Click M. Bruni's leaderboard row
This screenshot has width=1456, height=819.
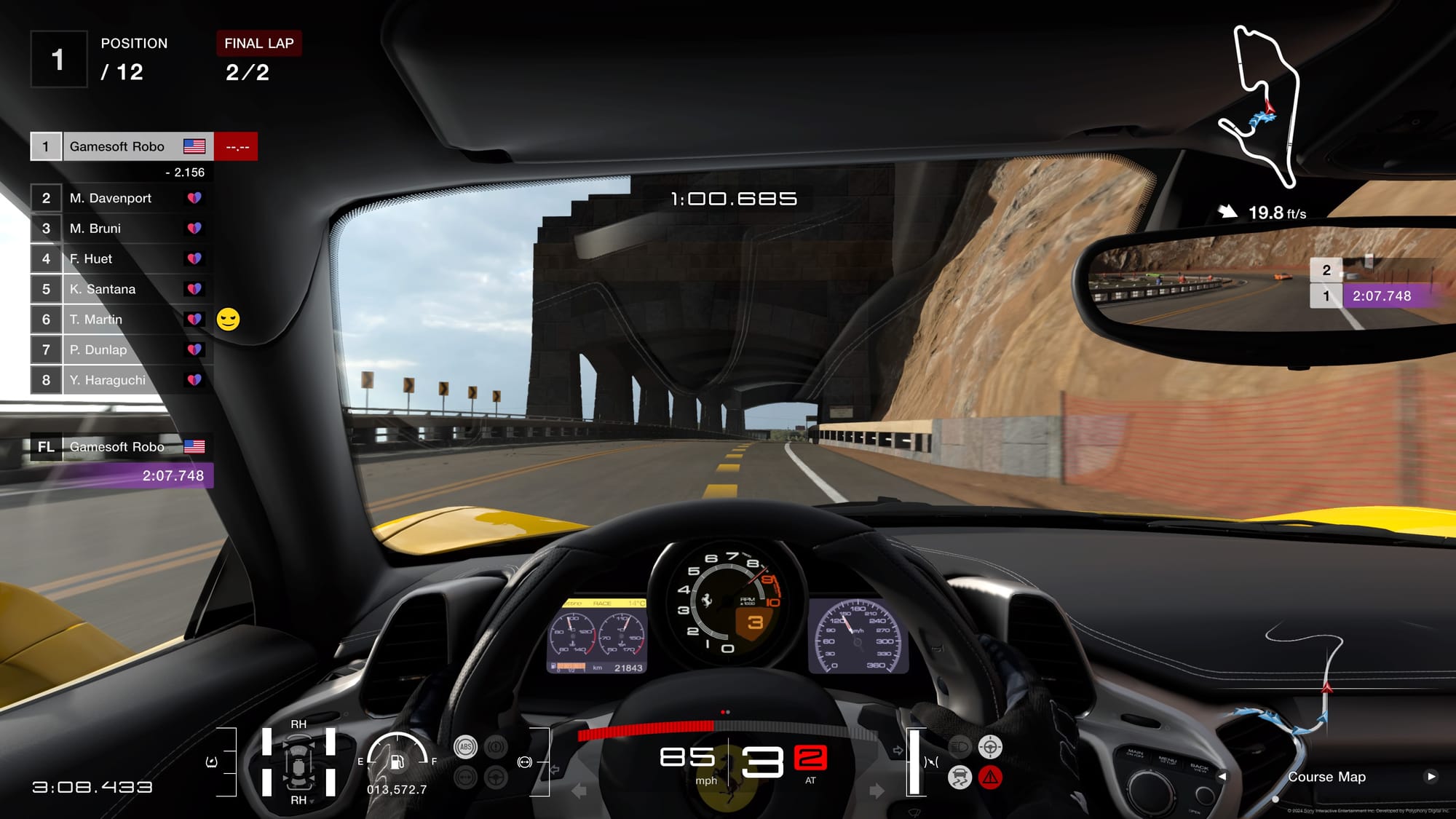(122, 229)
